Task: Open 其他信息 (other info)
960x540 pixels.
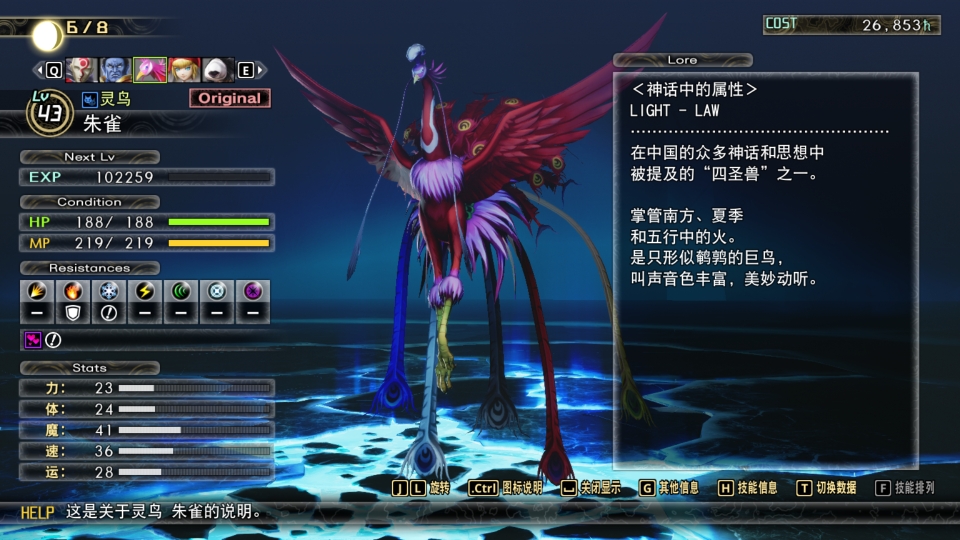Action: (x=670, y=488)
